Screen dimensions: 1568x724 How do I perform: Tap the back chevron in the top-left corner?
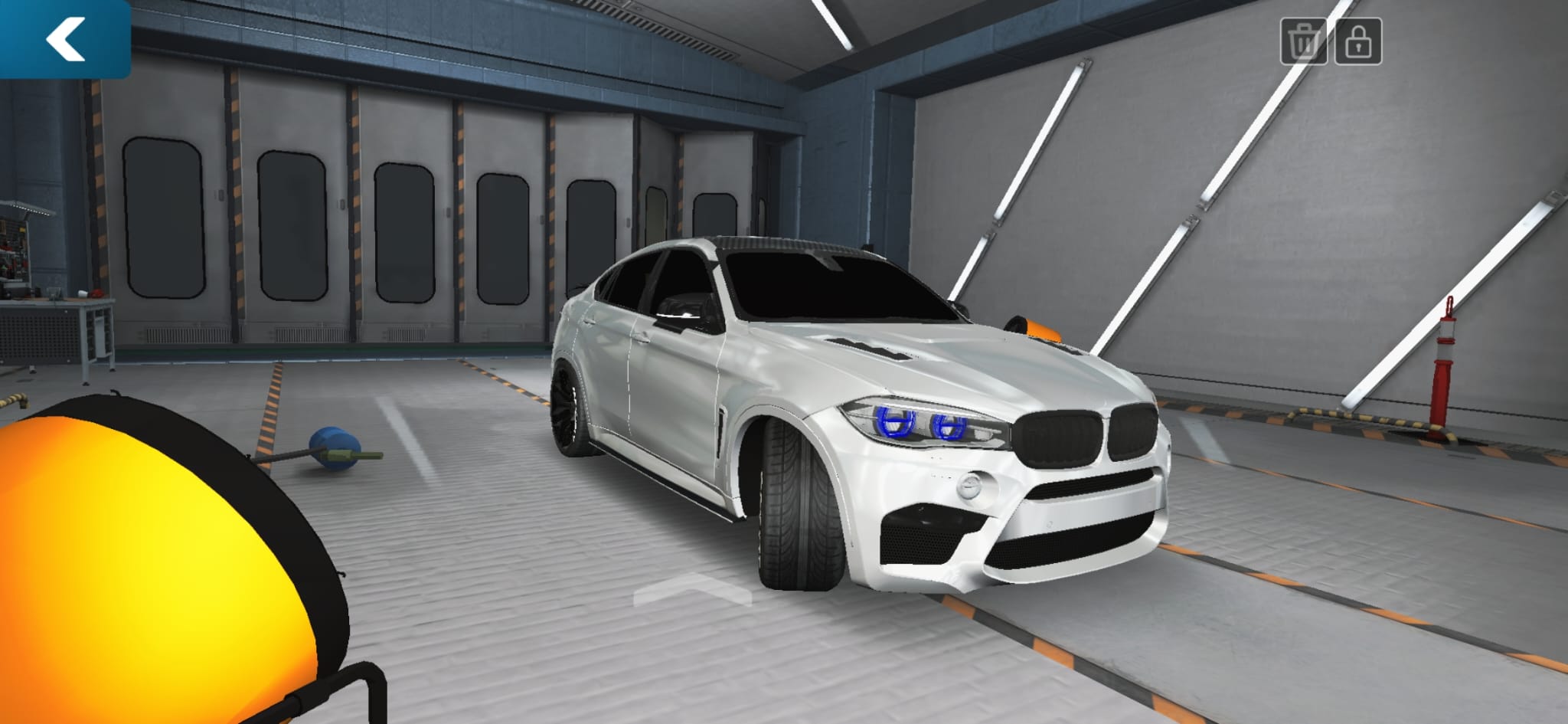tap(66, 40)
